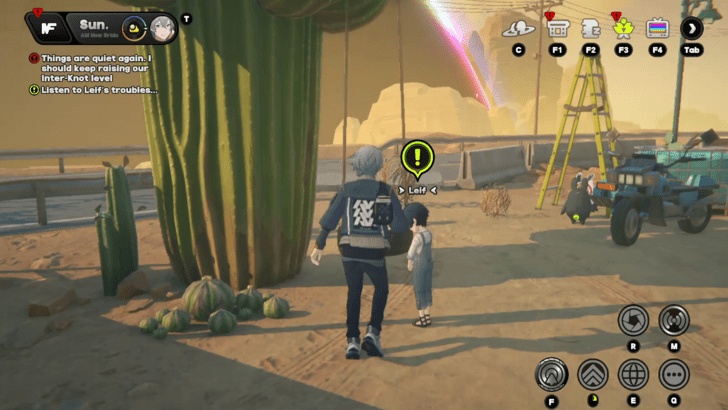Viewport: 728px width, 410px height.
Task: Select the 'Listen to Leif's troubles' objective
Action: [98, 90]
